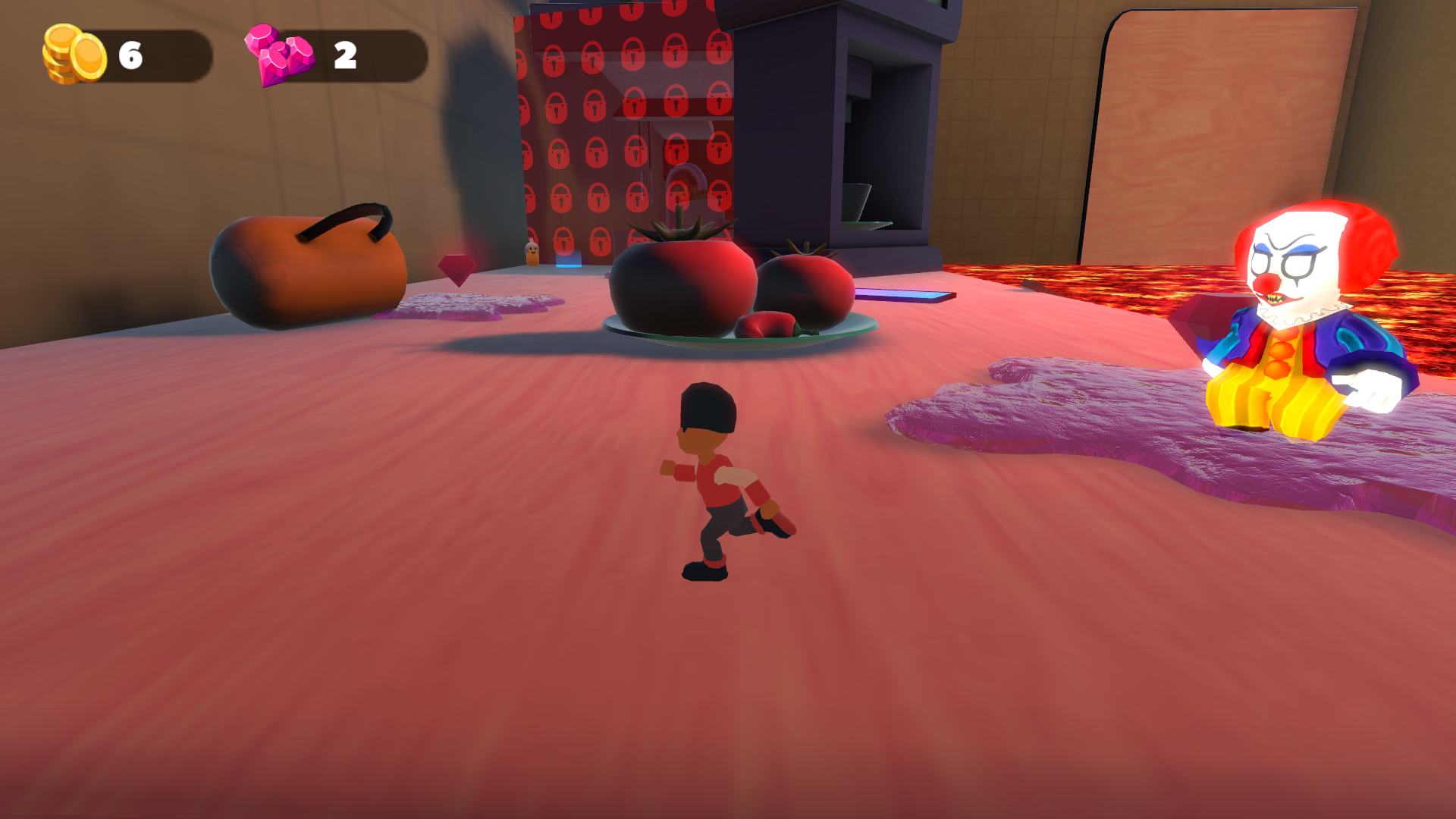
Task: Tap the topmost padlock near the wall's upper edge
Action: (x=632, y=13)
